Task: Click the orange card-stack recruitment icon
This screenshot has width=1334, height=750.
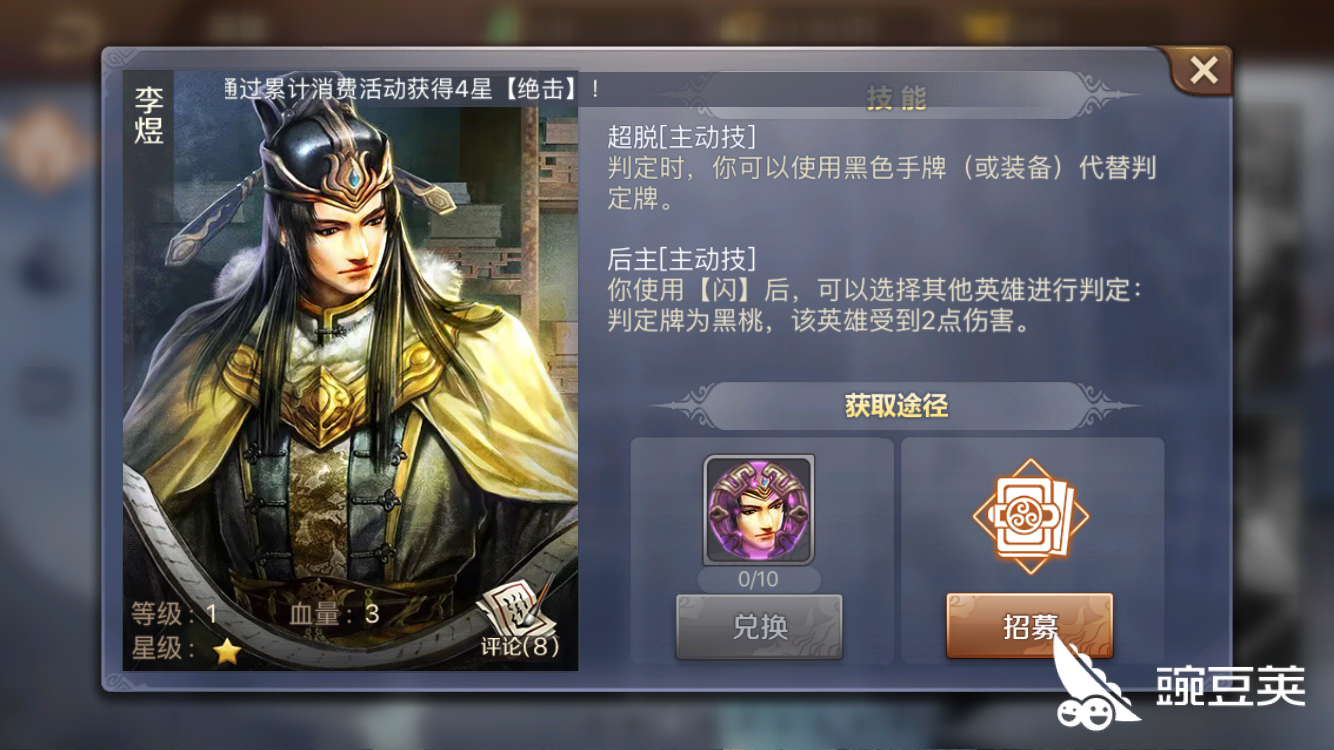Action: pyautogui.click(x=1030, y=515)
